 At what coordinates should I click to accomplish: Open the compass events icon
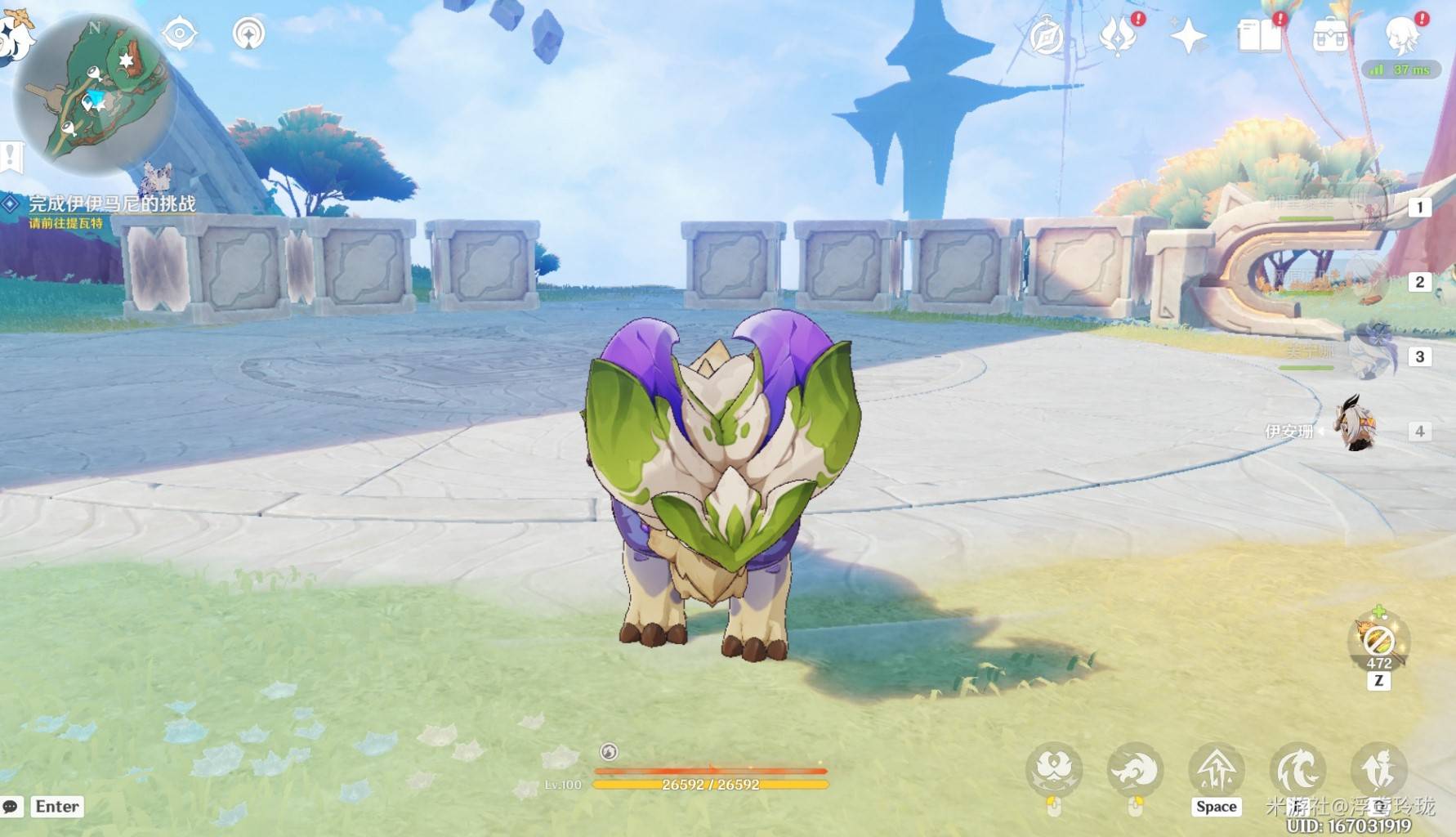point(1047,36)
